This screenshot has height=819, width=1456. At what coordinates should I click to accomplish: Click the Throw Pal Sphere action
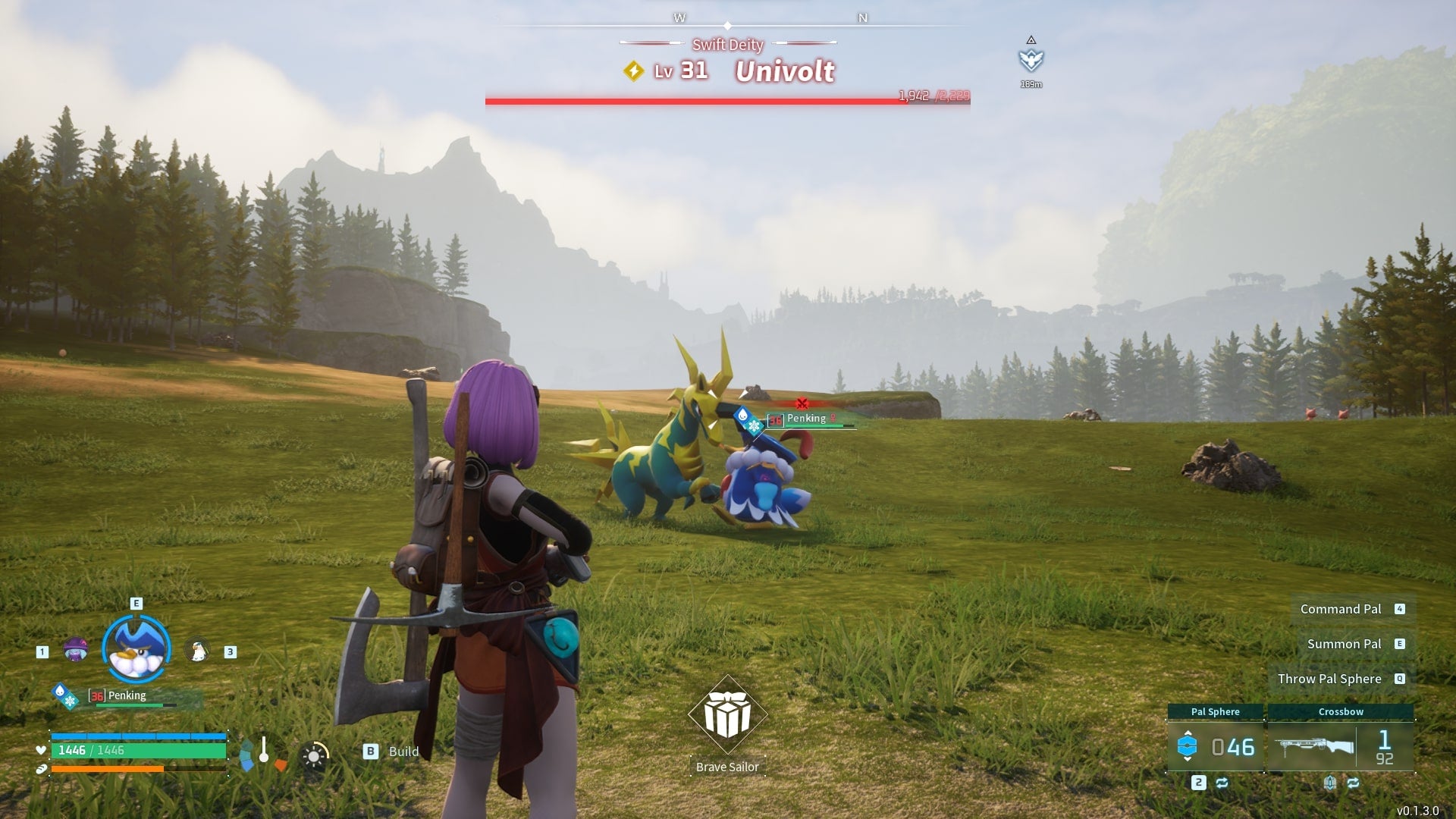tap(1332, 679)
